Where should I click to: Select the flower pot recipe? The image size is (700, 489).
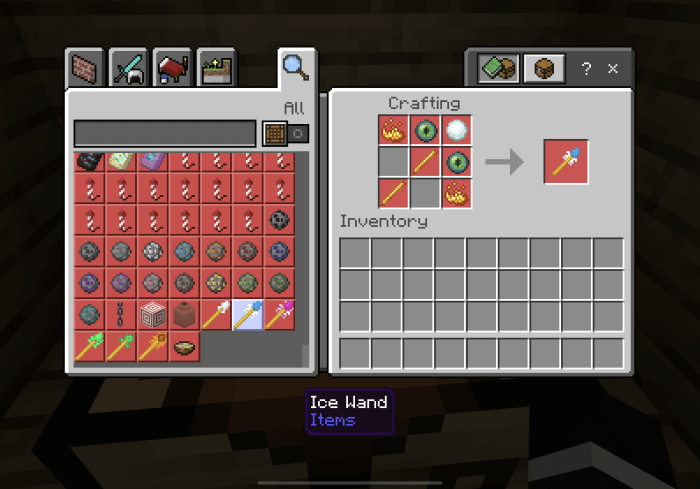pyautogui.click(x=184, y=315)
